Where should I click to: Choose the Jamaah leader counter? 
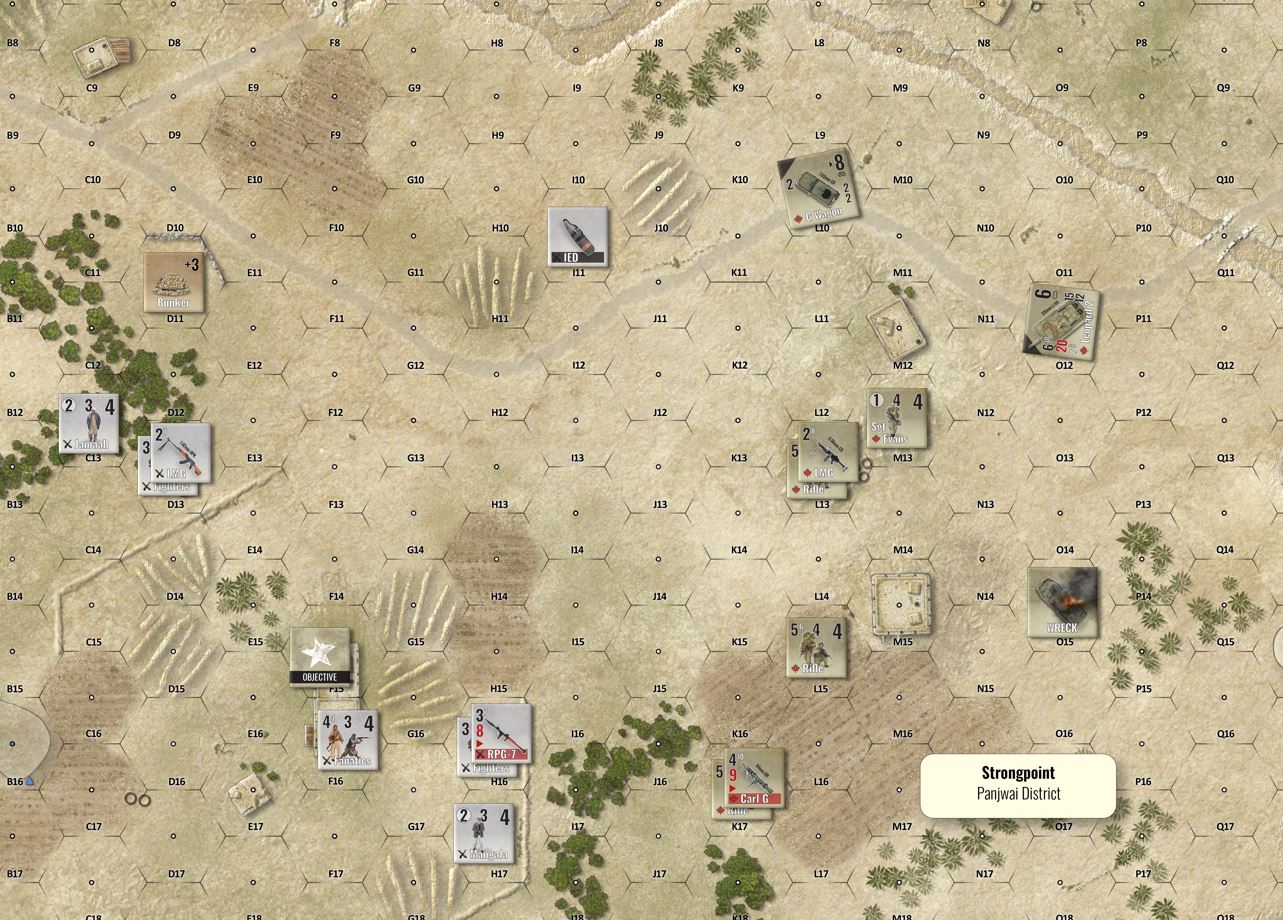coord(89,423)
